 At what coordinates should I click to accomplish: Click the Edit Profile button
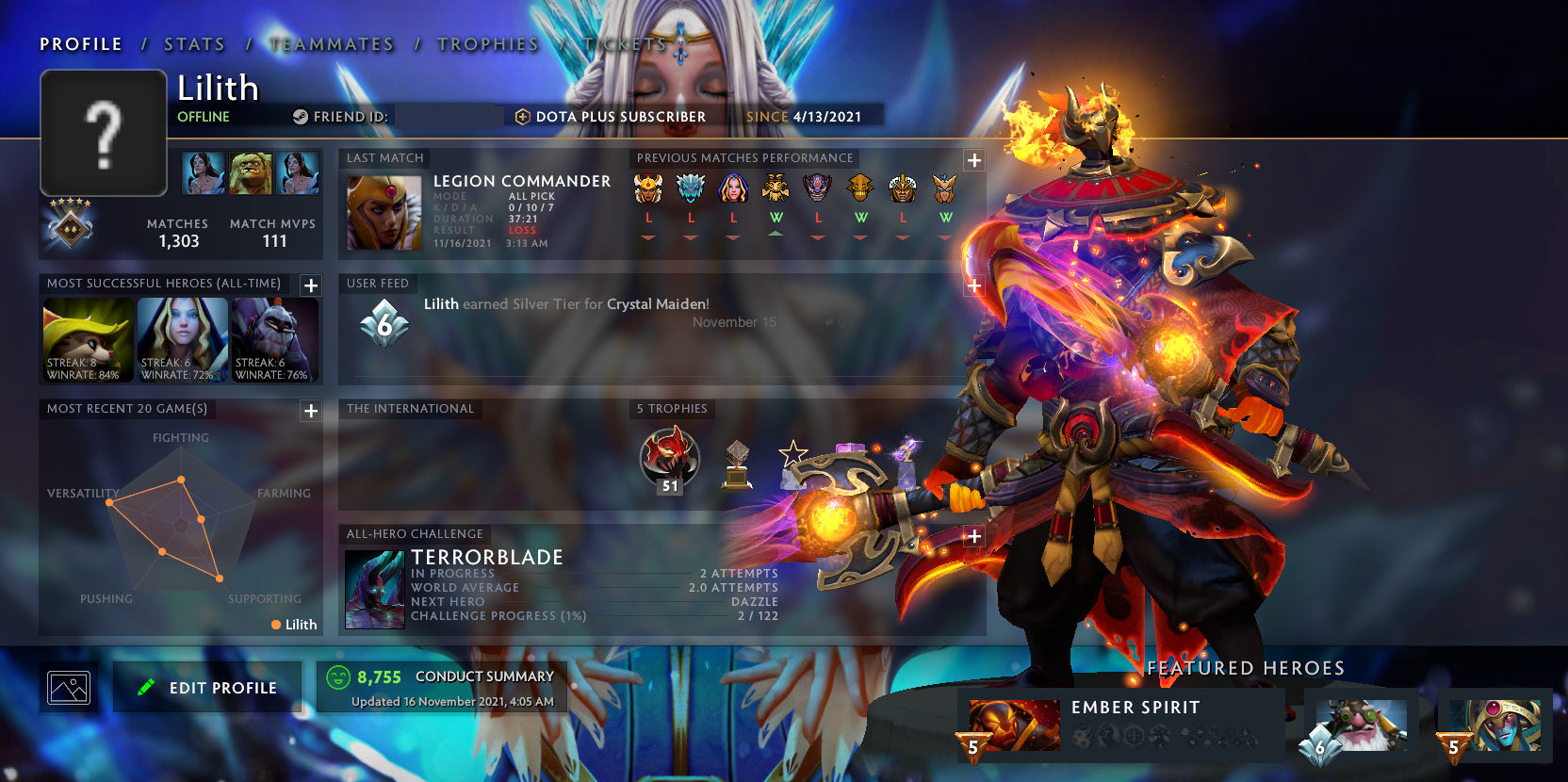pos(207,687)
